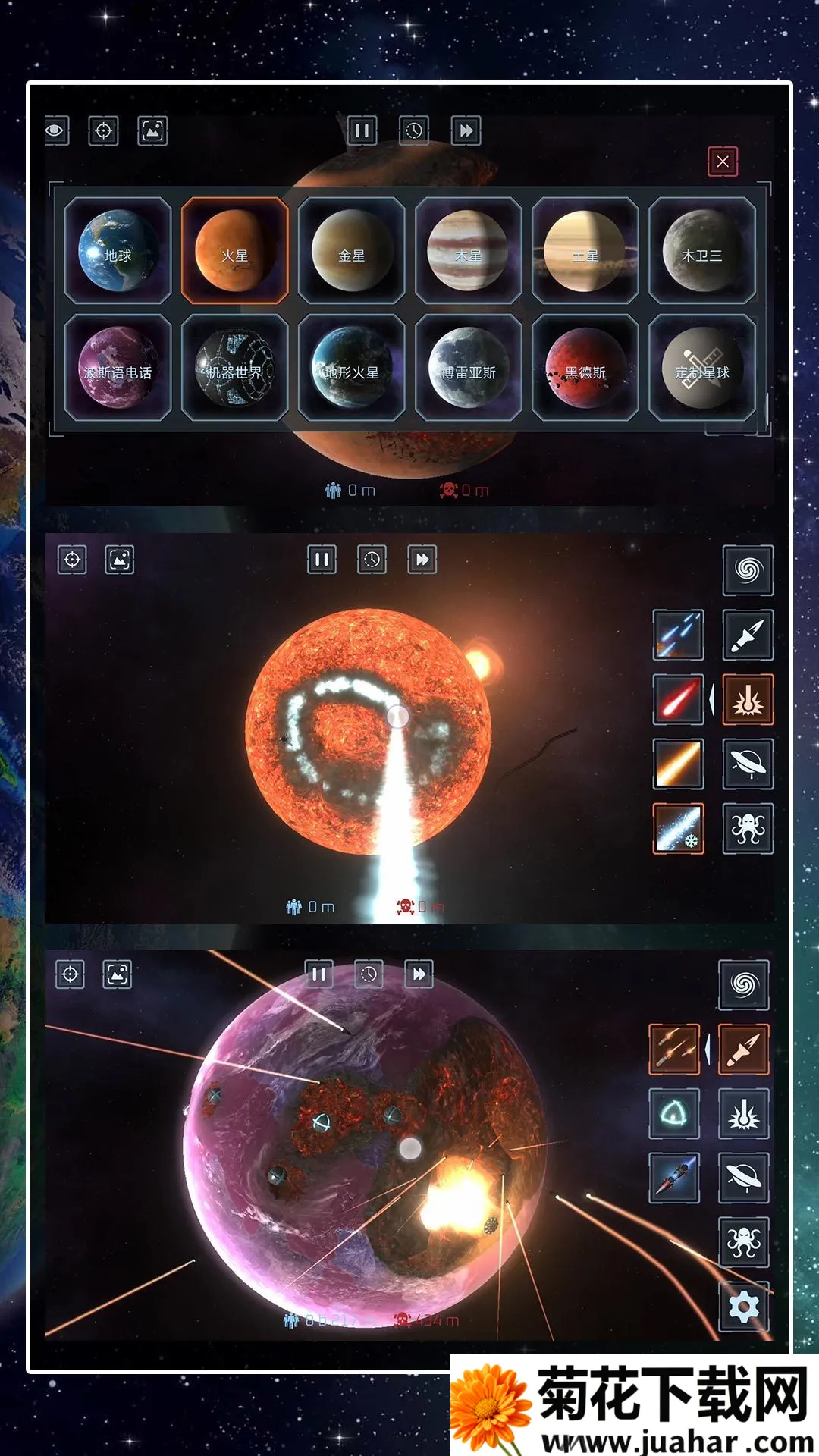
Task: Pick the red 黑德斯 planet tile
Action: coord(585,368)
